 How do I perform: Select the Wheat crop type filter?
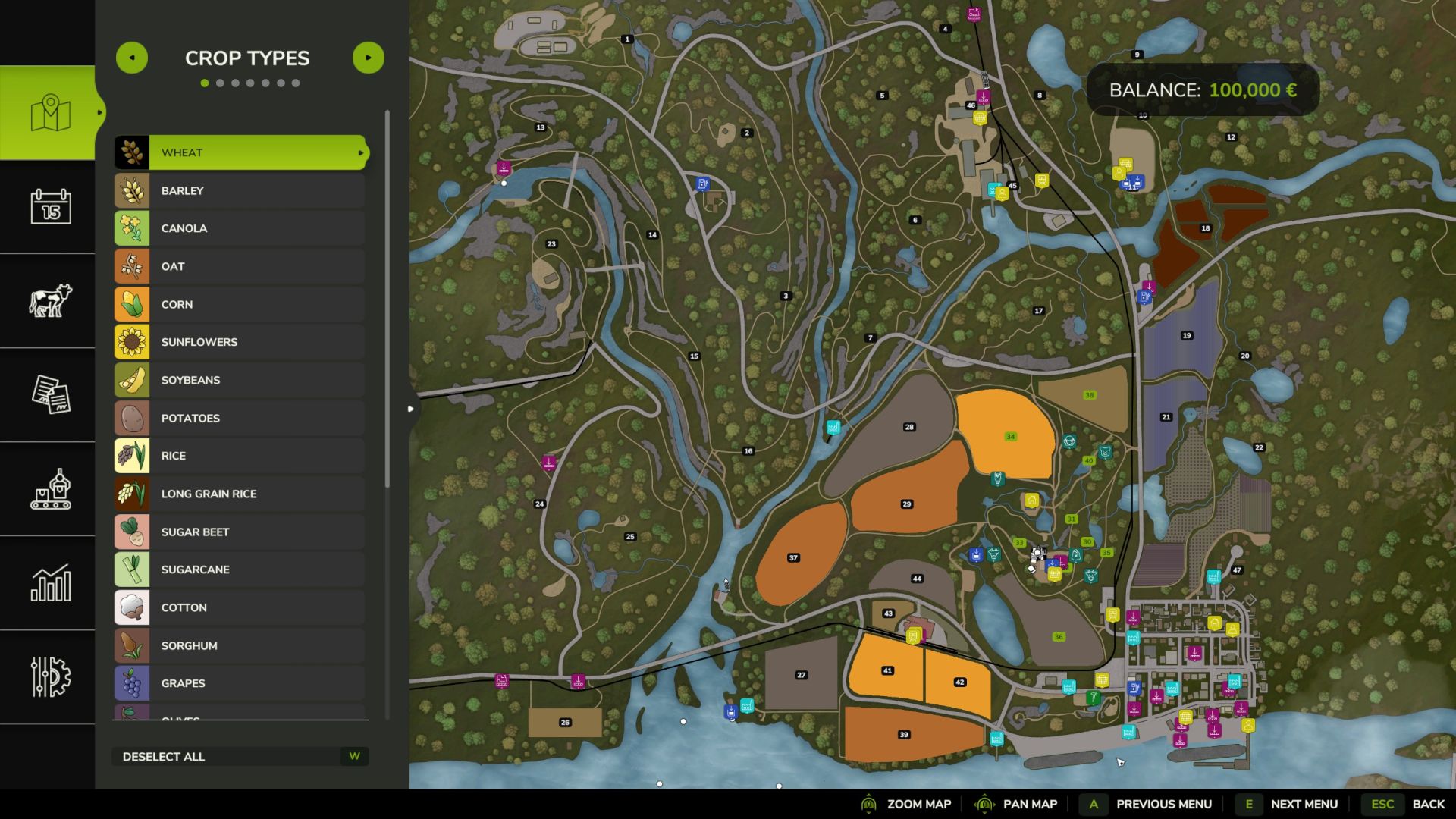241,152
